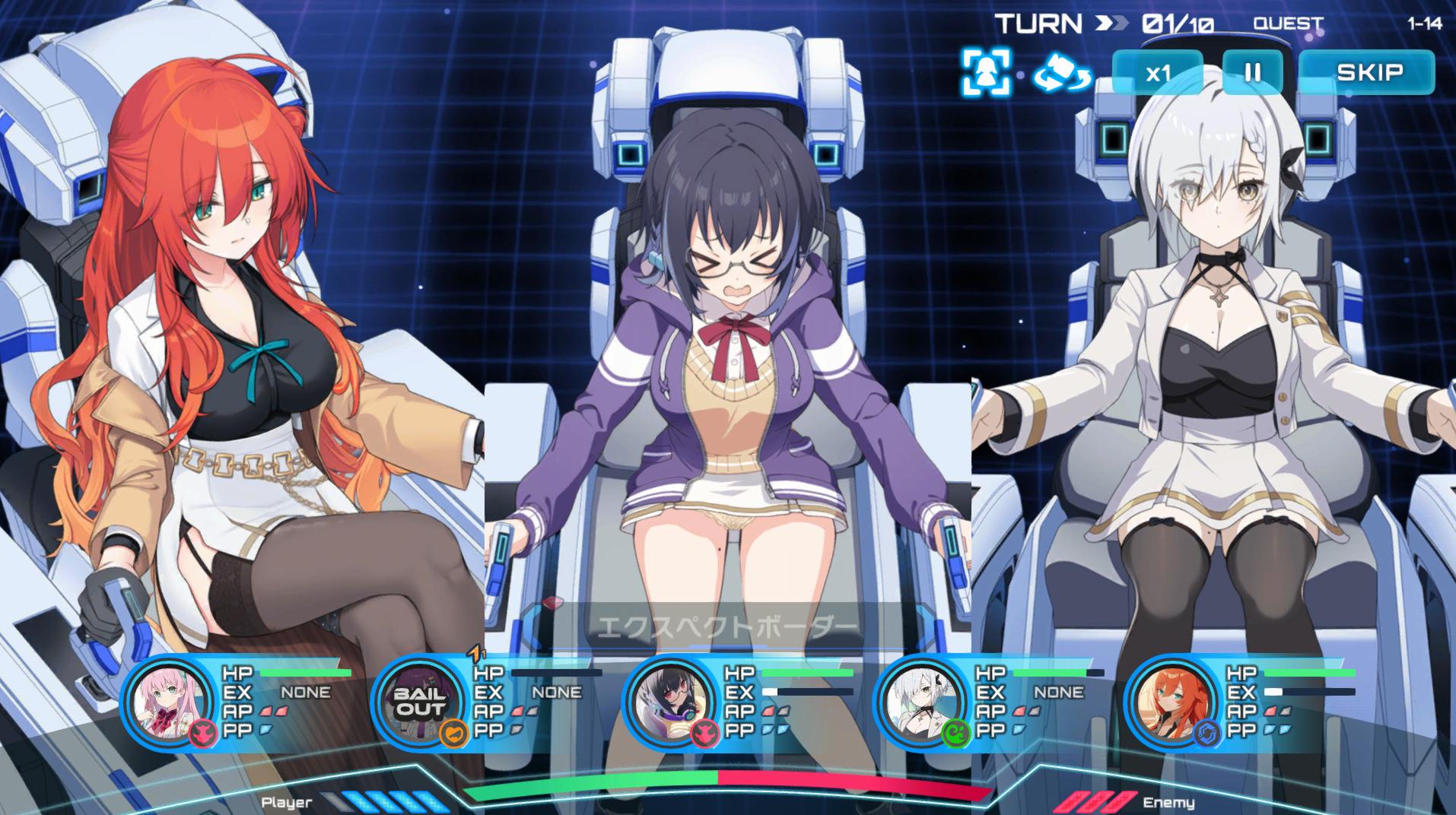Toggle the character focus frame icon

[986, 72]
